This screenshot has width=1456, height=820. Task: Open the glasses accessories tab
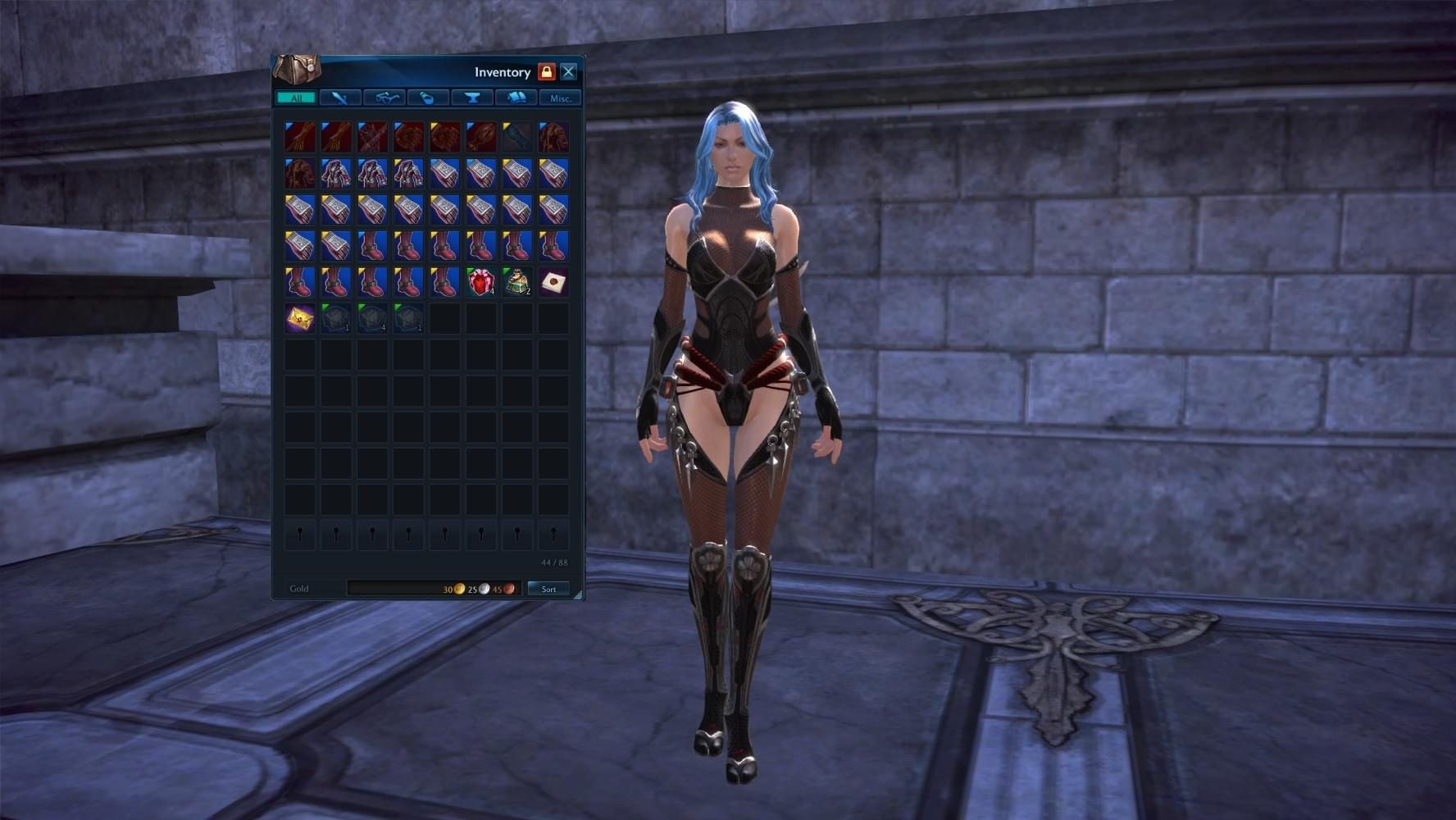tap(384, 98)
